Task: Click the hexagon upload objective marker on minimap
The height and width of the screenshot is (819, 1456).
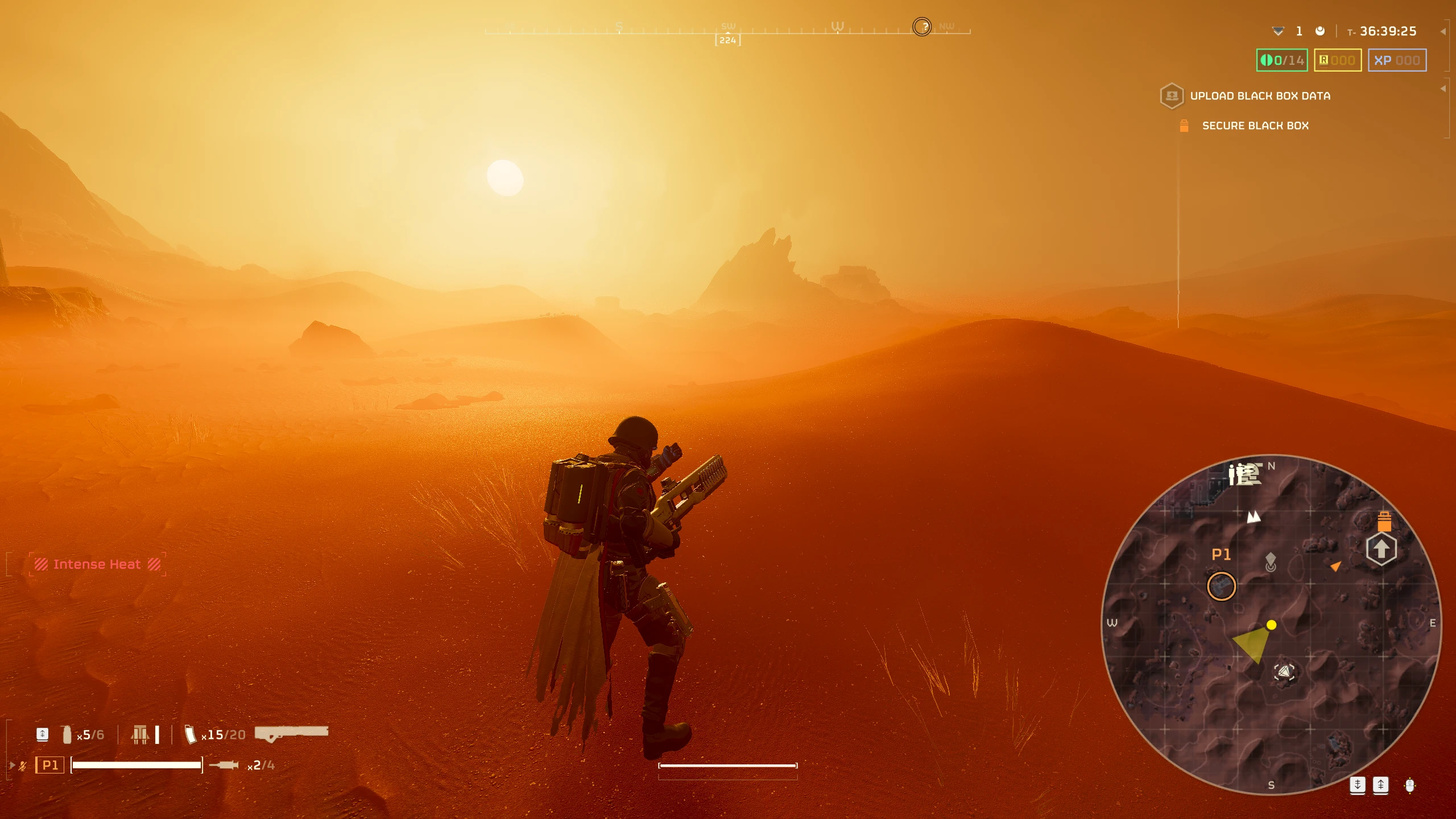Action: click(x=1381, y=549)
